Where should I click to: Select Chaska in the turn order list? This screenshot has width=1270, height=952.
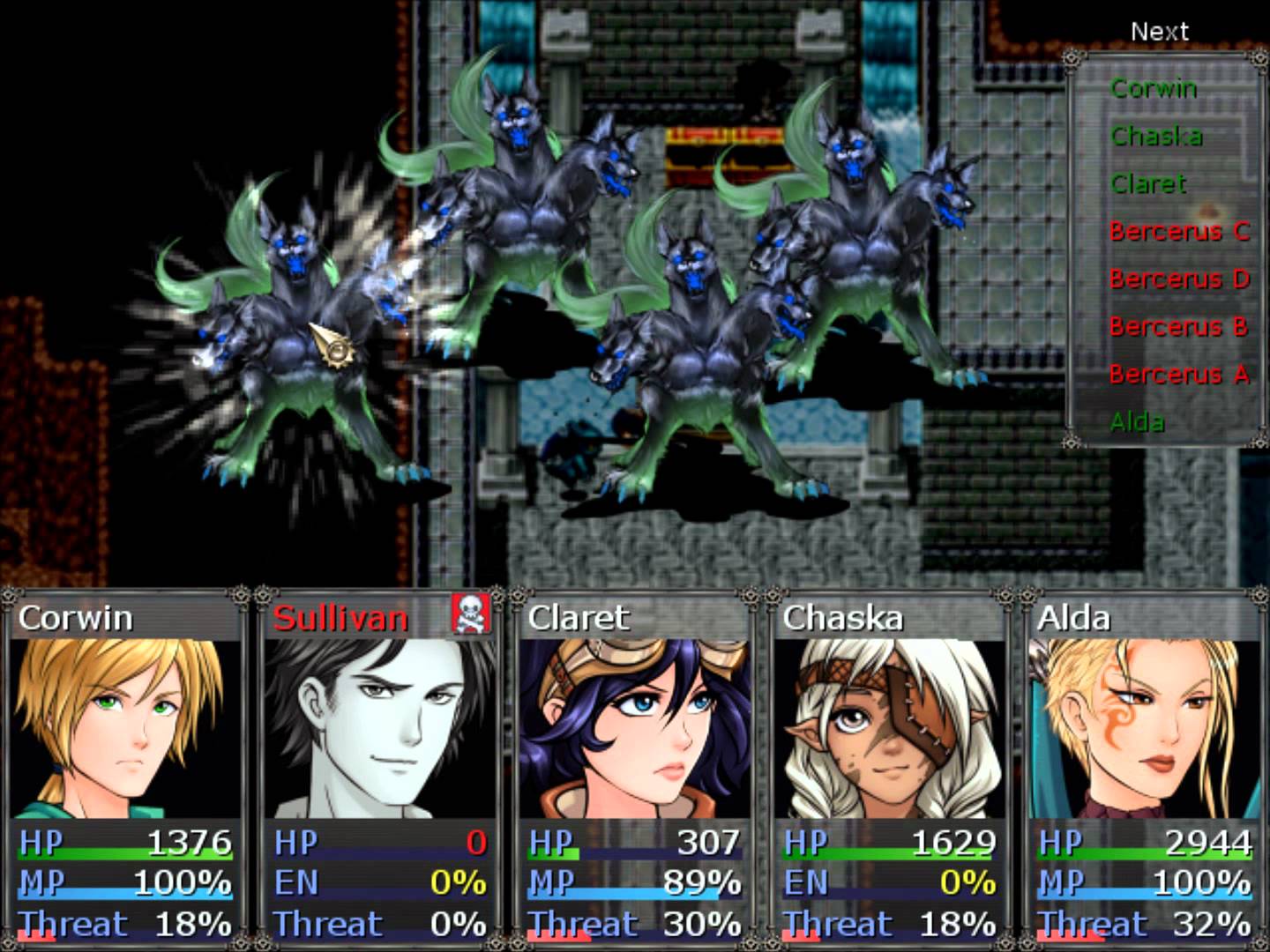click(1156, 136)
